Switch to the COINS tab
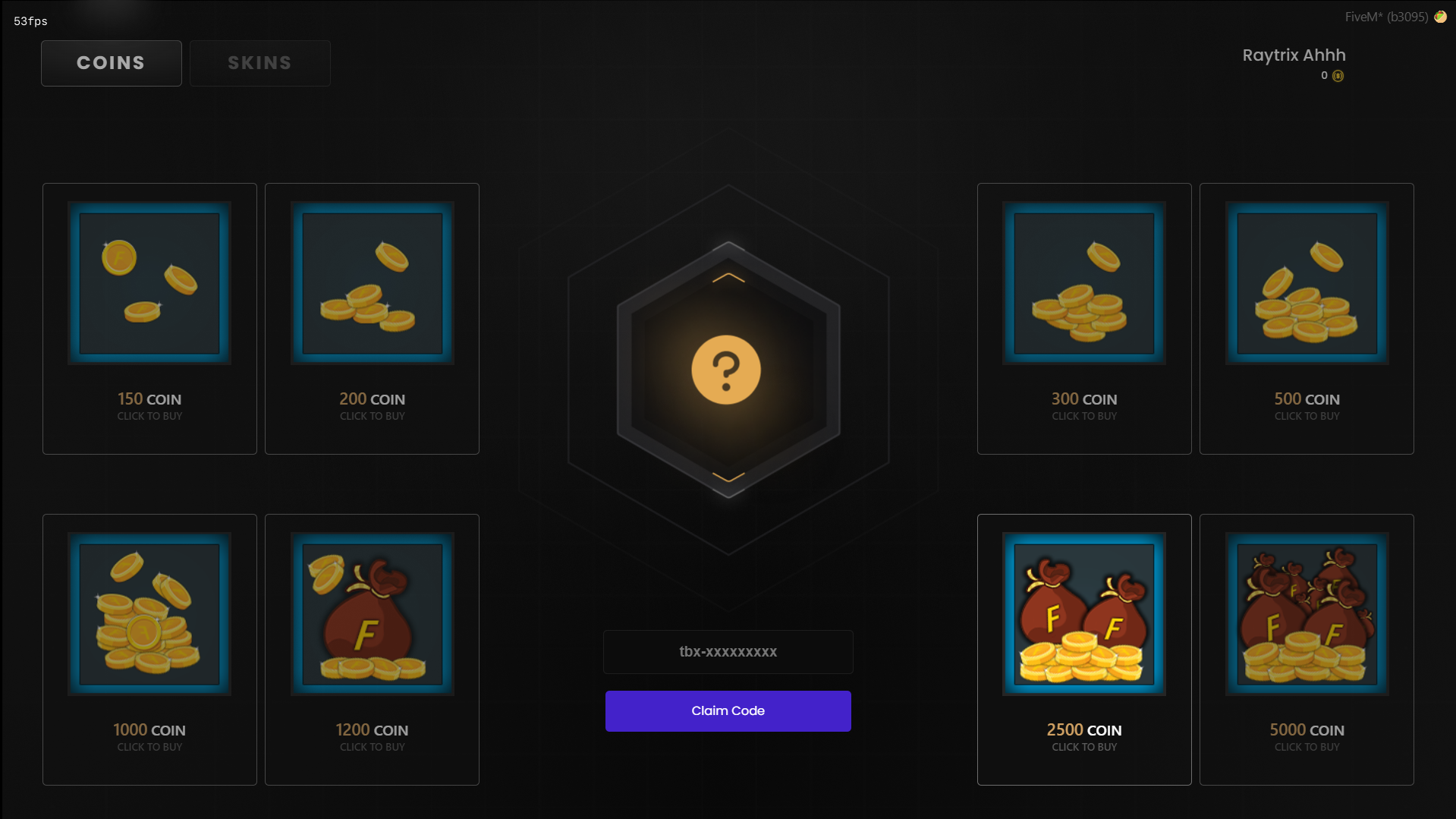This screenshot has height=819, width=1456. (x=111, y=63)
